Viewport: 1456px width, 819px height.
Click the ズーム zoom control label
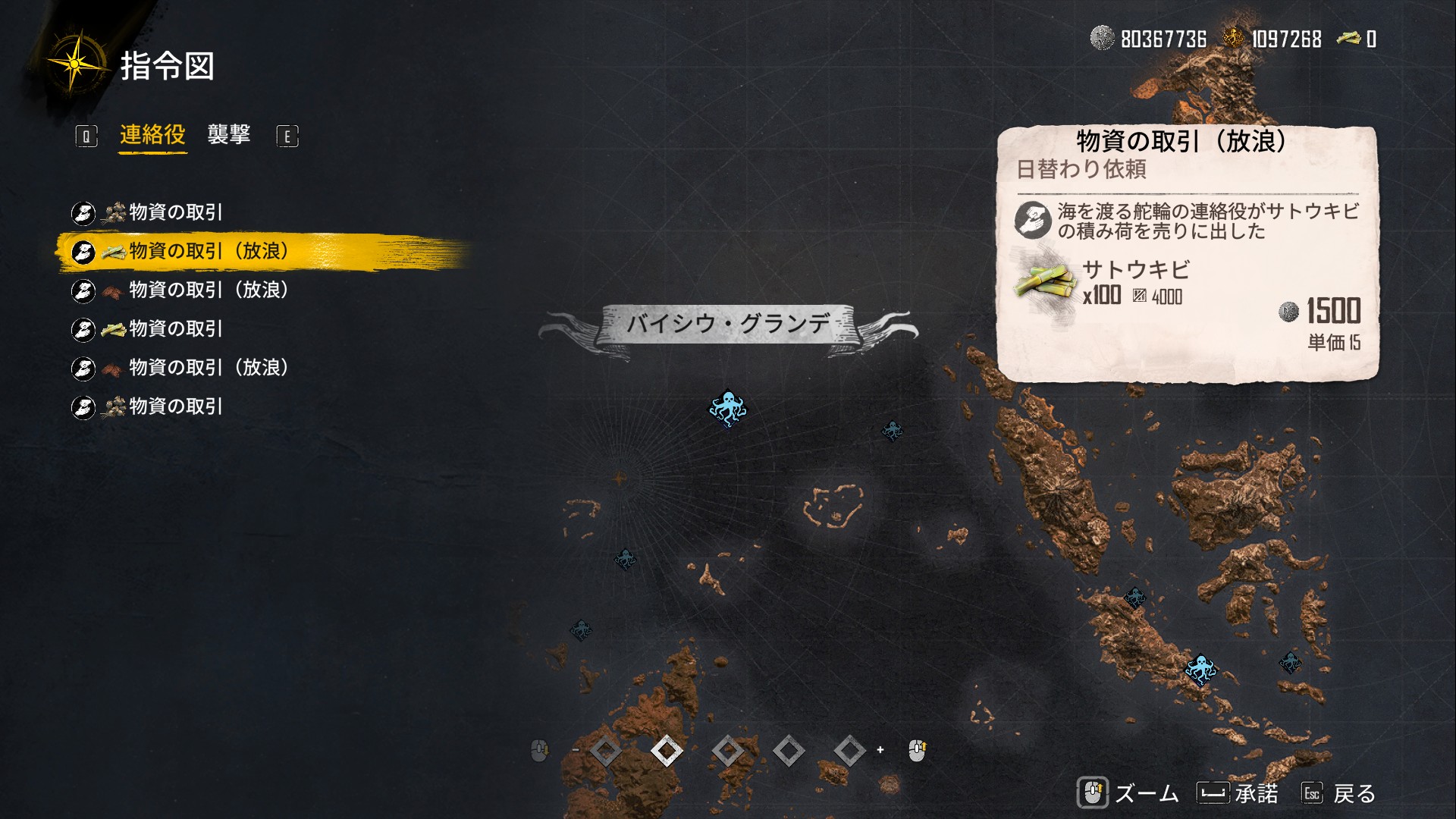tap(1146, 793)
